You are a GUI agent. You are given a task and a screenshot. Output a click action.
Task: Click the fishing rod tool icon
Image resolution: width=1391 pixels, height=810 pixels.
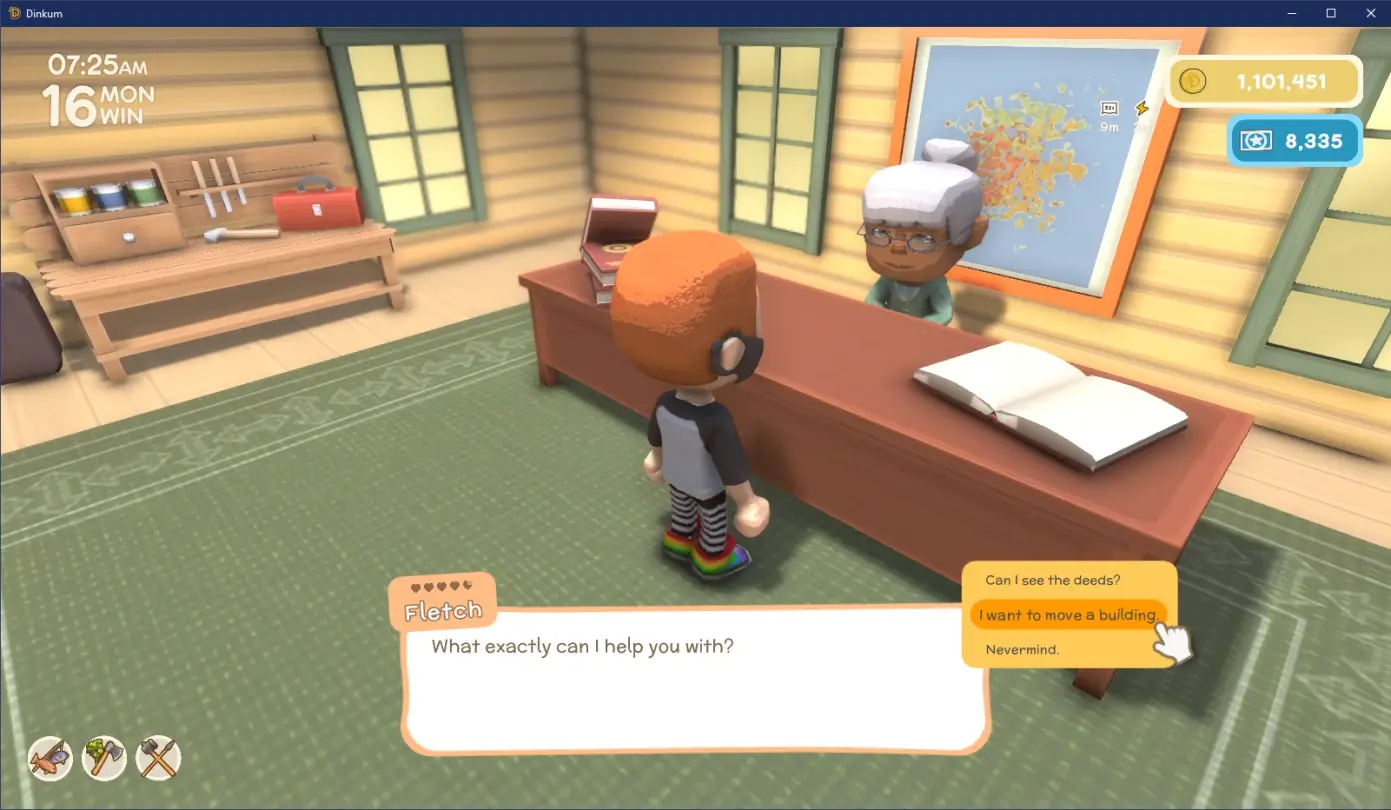(50, 758)
